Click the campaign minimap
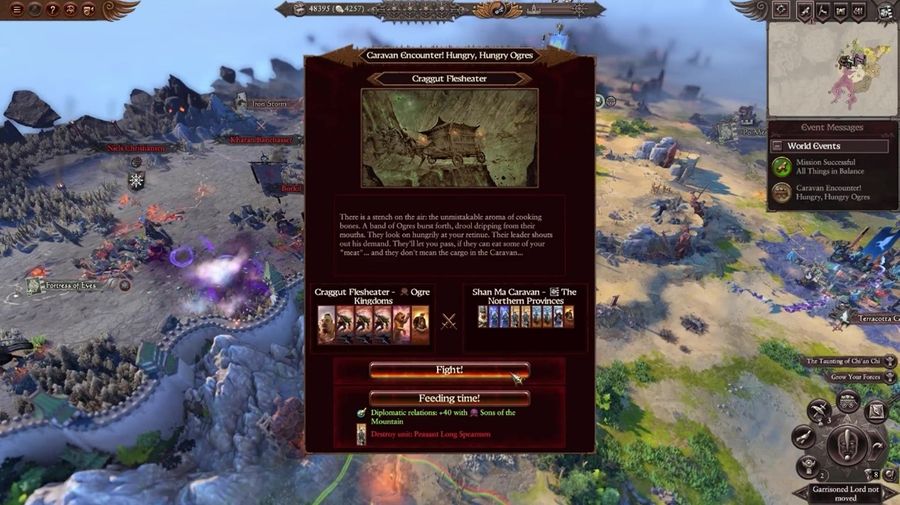 tap(832, 68)
